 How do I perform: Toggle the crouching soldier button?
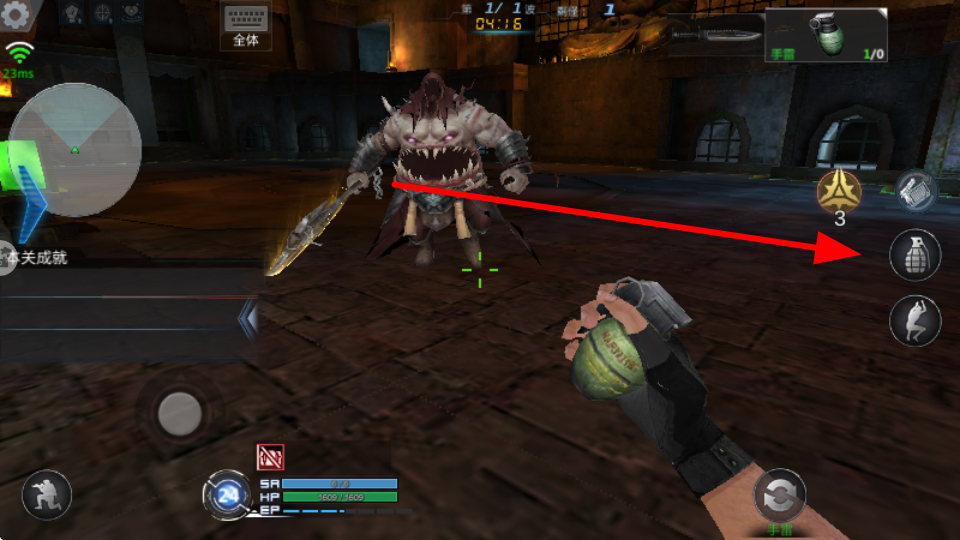[x=47, y=495]
